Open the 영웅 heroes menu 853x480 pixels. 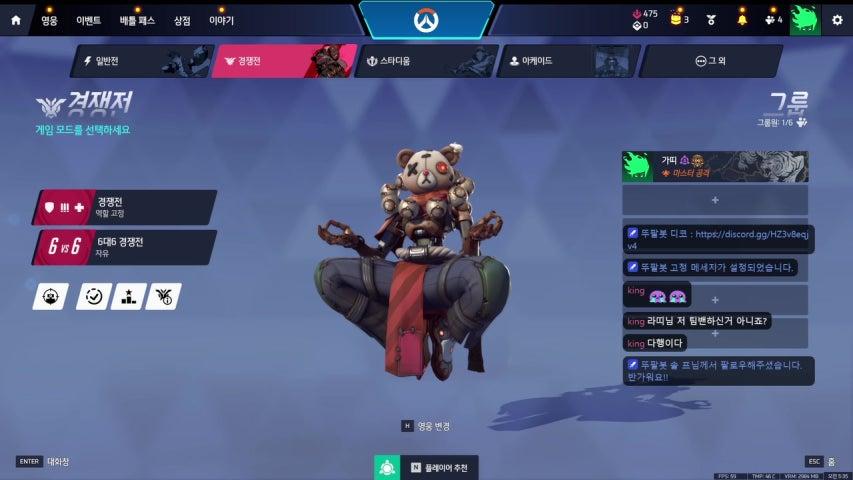pyautogui.click(x=50, y=19)
